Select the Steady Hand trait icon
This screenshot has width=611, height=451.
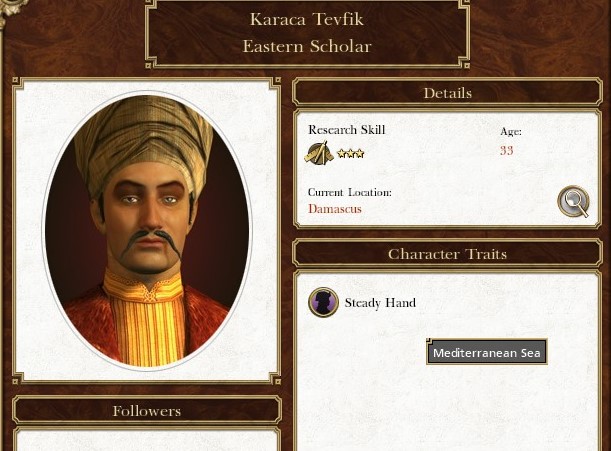point(323,302)
